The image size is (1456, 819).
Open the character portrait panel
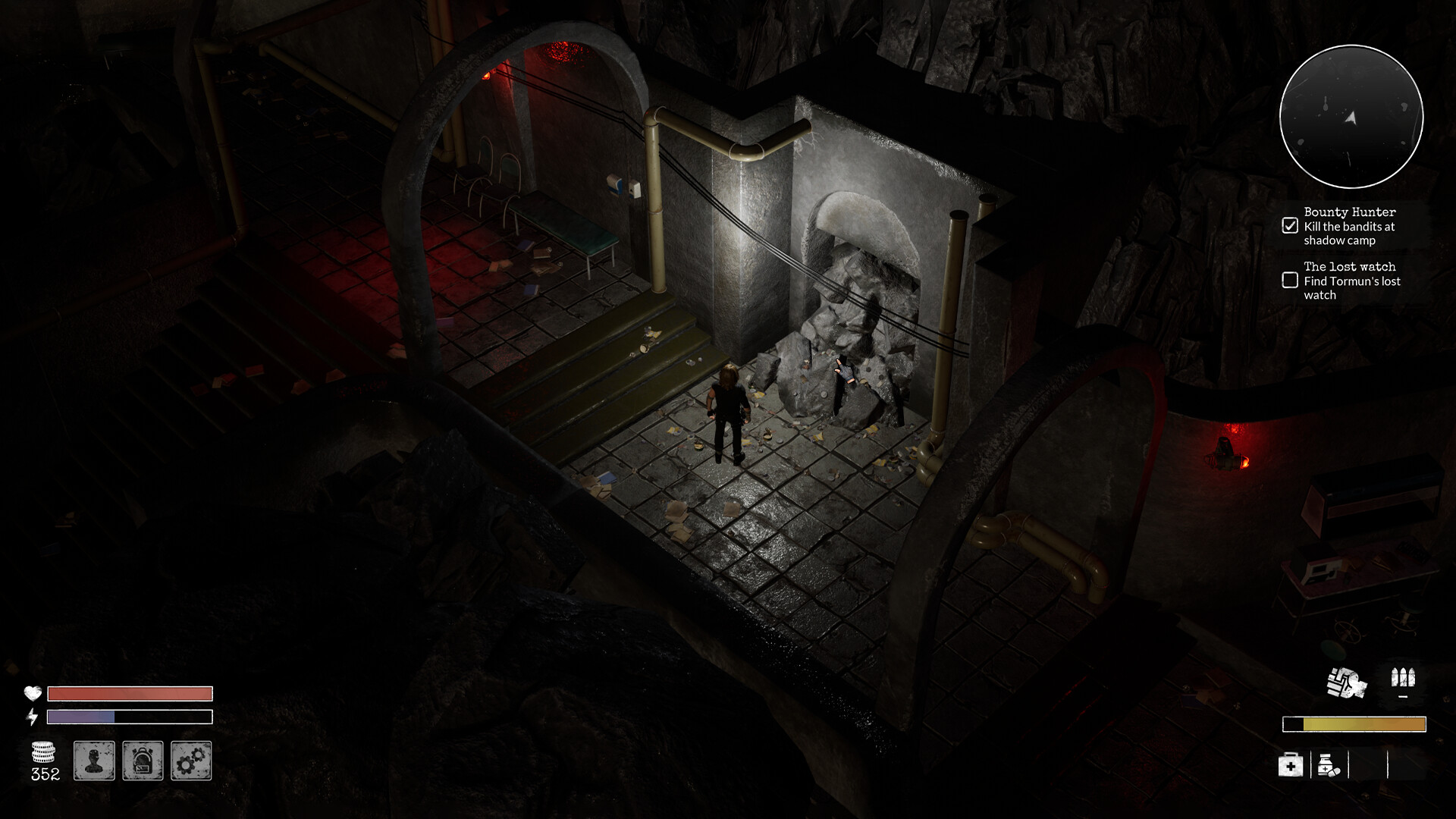[94, 761]
